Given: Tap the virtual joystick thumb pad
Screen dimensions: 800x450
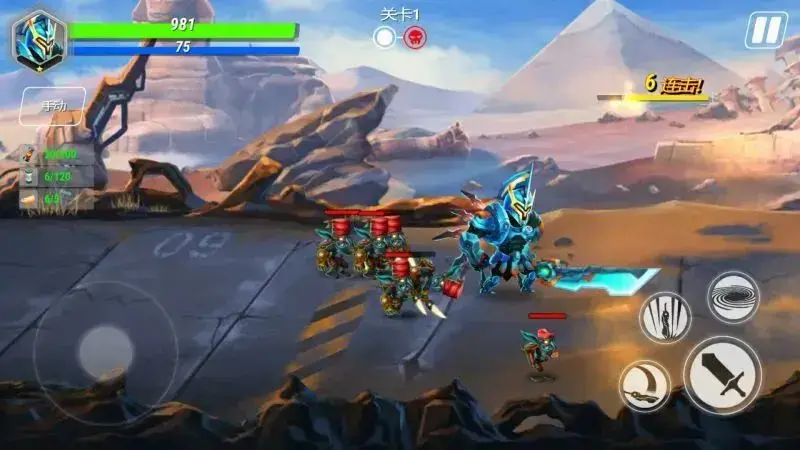Looking at the screenshot, I should click(x=106, y=352).
